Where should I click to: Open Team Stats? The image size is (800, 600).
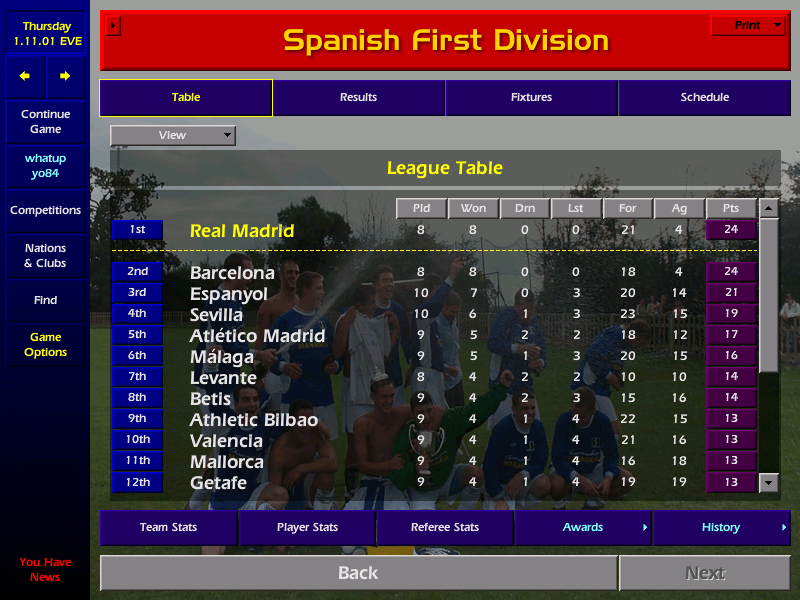pos(168,527)
